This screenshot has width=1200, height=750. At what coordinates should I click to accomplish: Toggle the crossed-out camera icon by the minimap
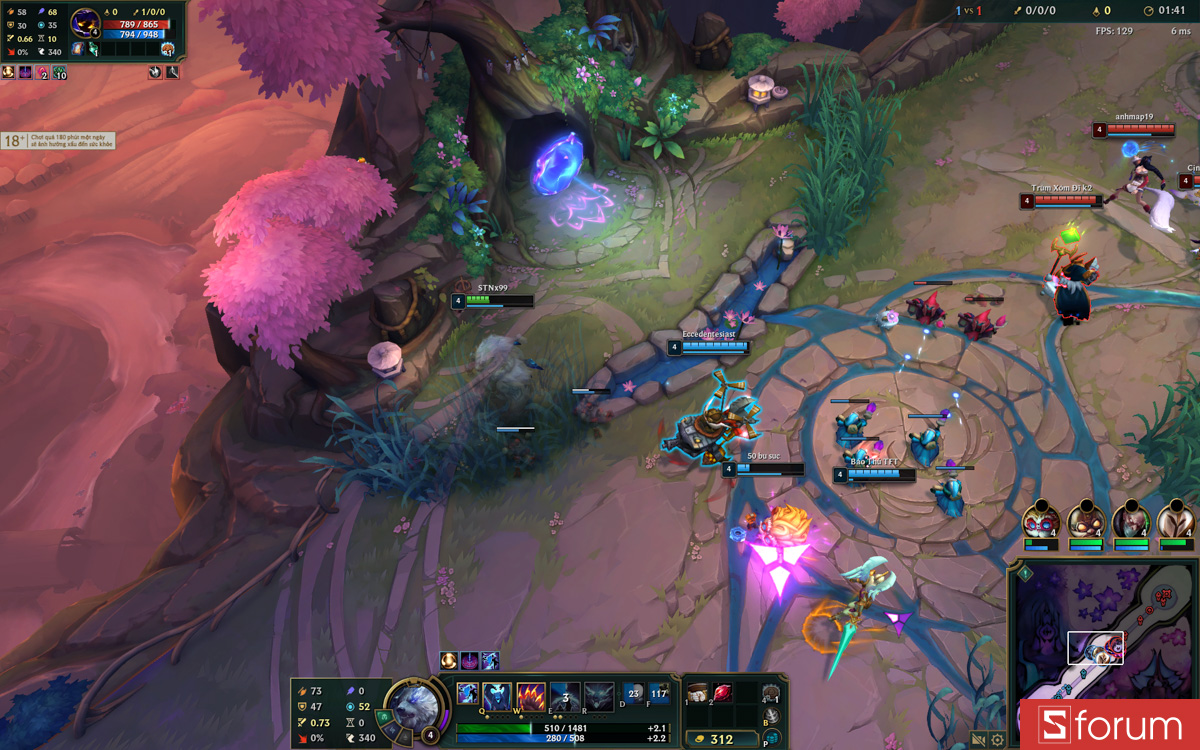coord(978,740)
